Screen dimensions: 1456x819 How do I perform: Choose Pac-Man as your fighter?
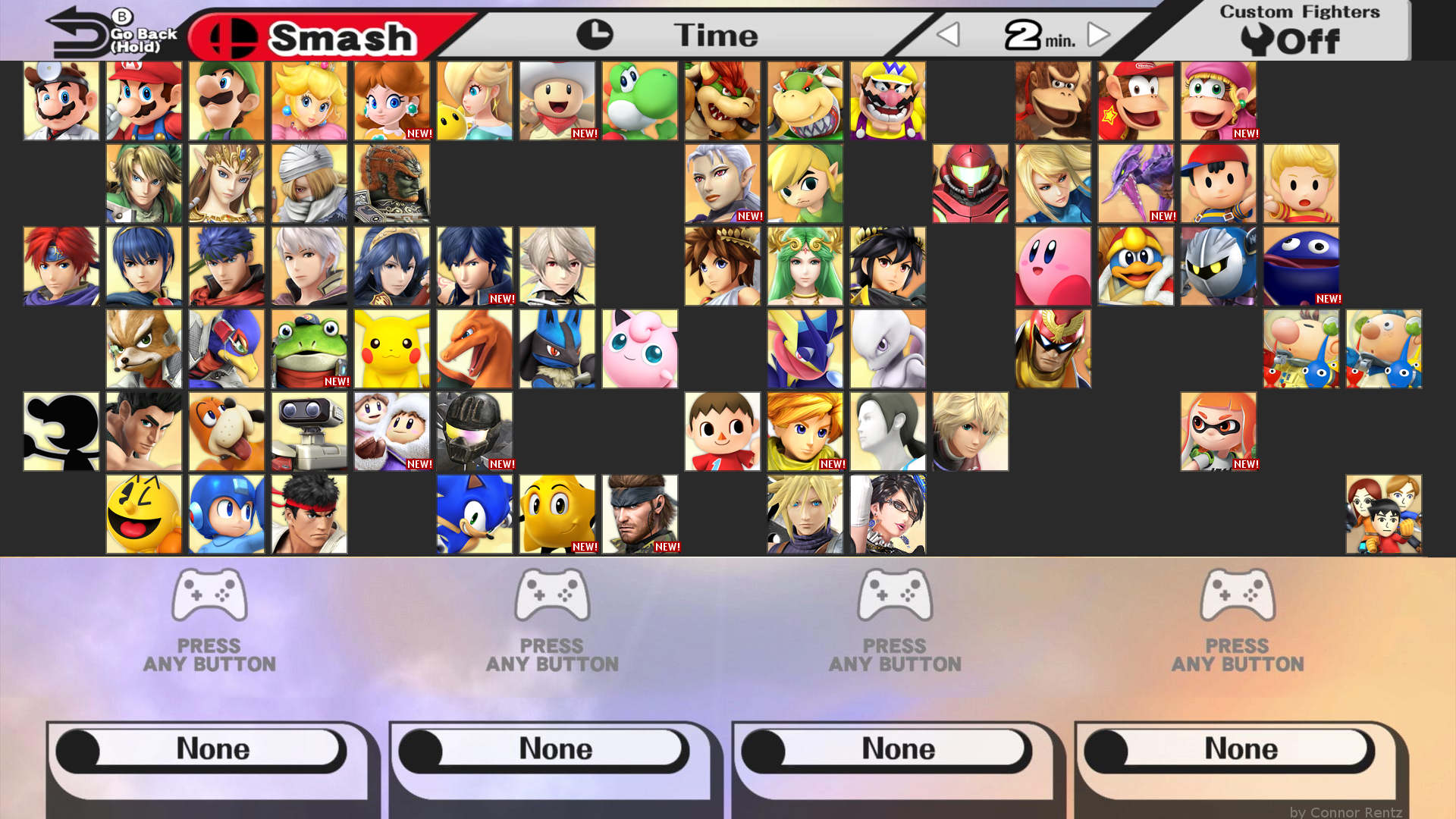point(143,514)
